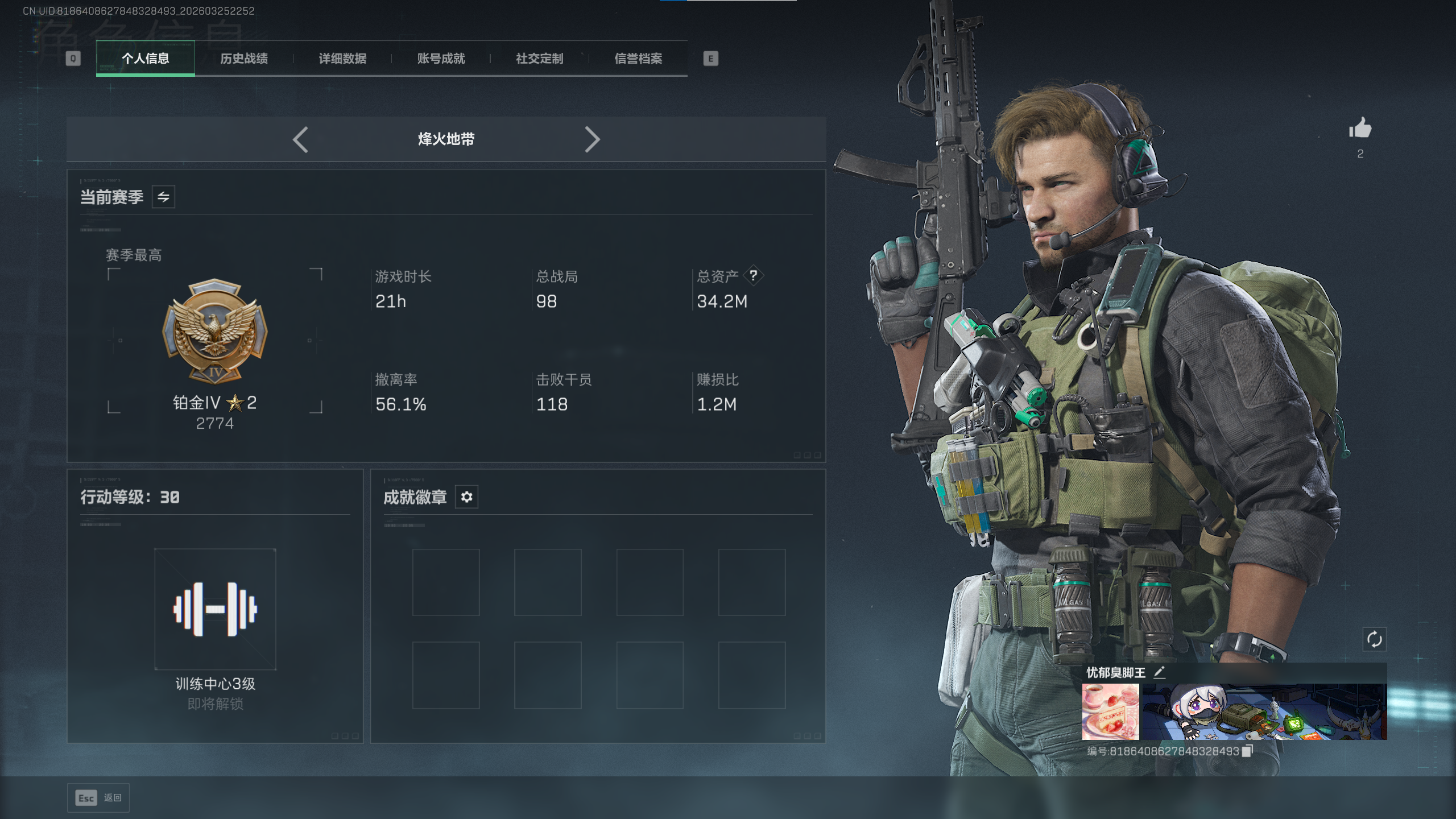Click the left arrow beside 烽火地带

(301, 139)
